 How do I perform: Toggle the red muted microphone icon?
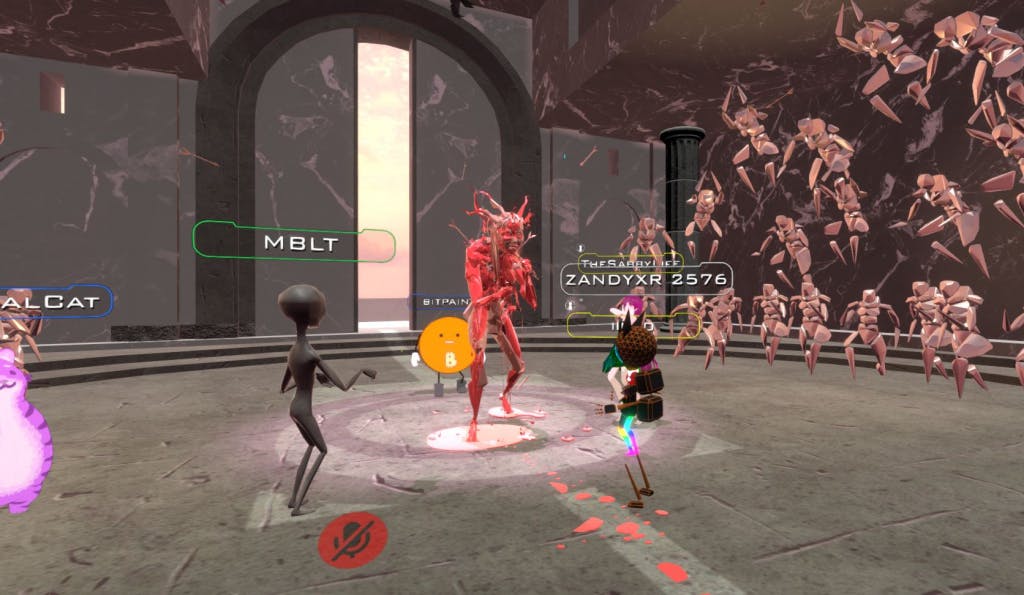pos(352,540)
